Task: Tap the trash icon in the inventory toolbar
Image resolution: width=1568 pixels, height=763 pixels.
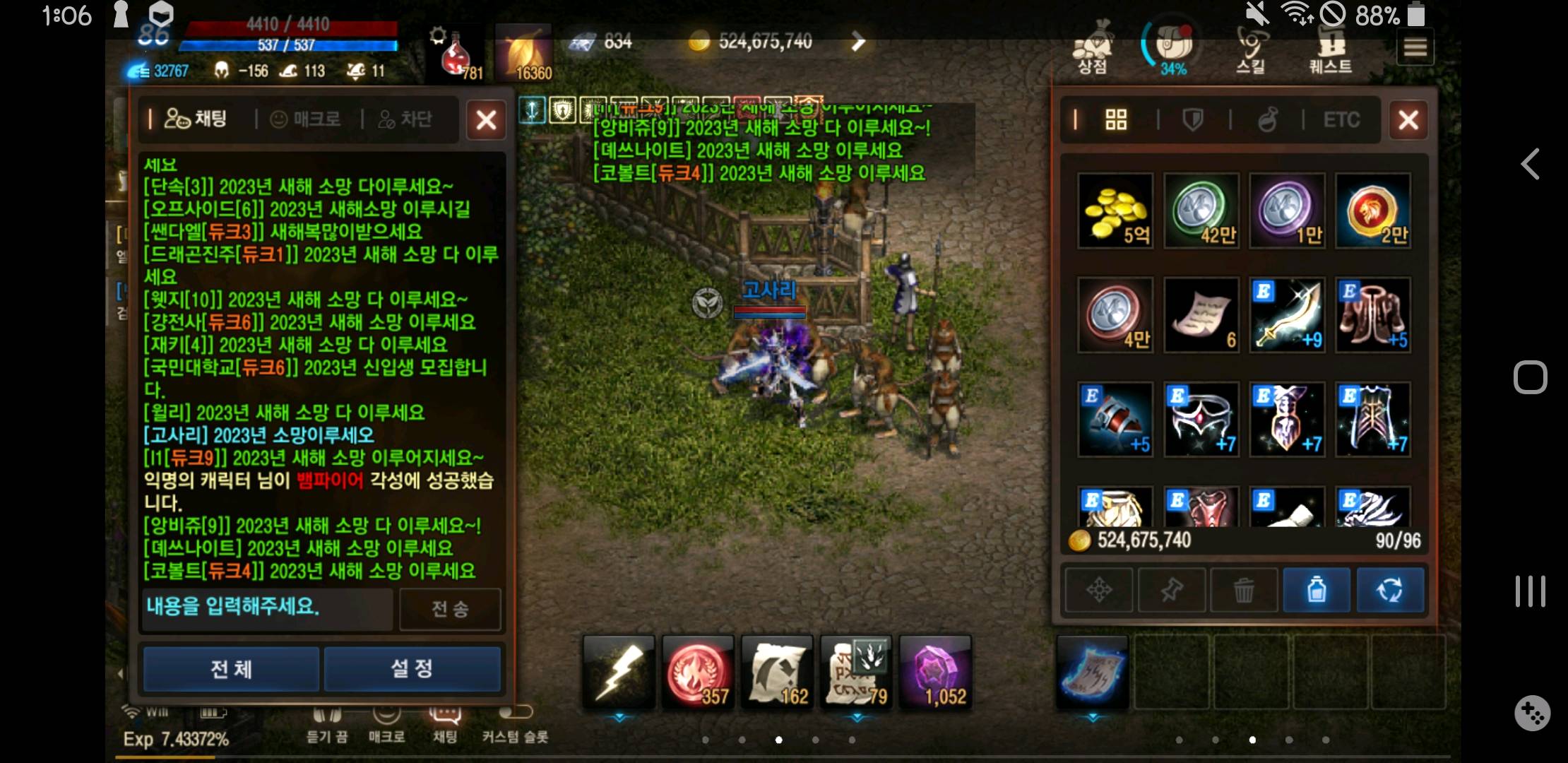Action: tap(1244, 590)
